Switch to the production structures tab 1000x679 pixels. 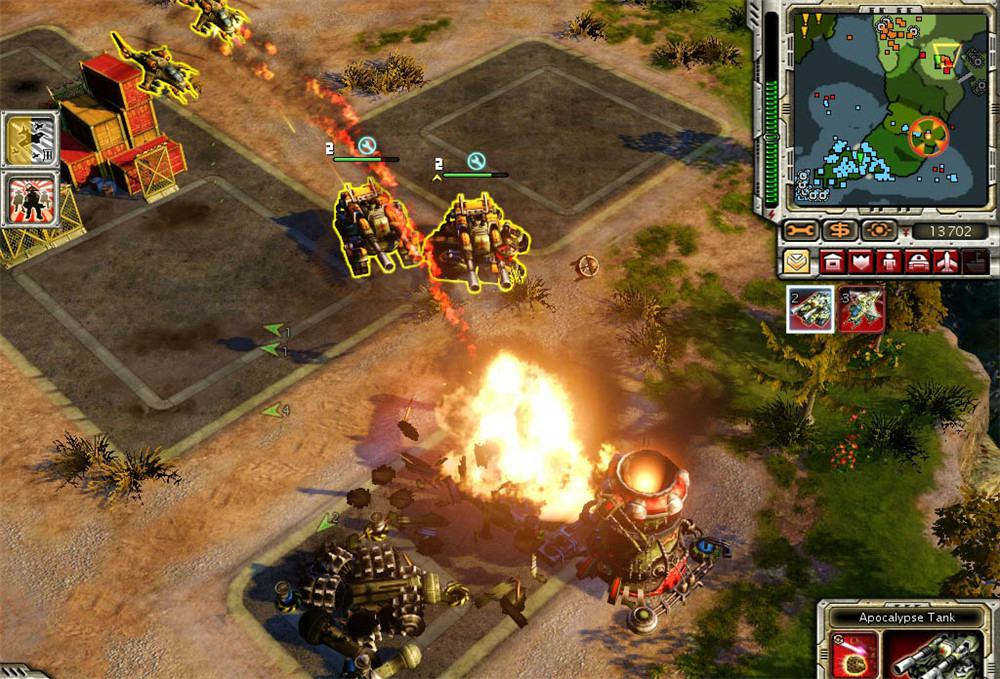point(831,264)
